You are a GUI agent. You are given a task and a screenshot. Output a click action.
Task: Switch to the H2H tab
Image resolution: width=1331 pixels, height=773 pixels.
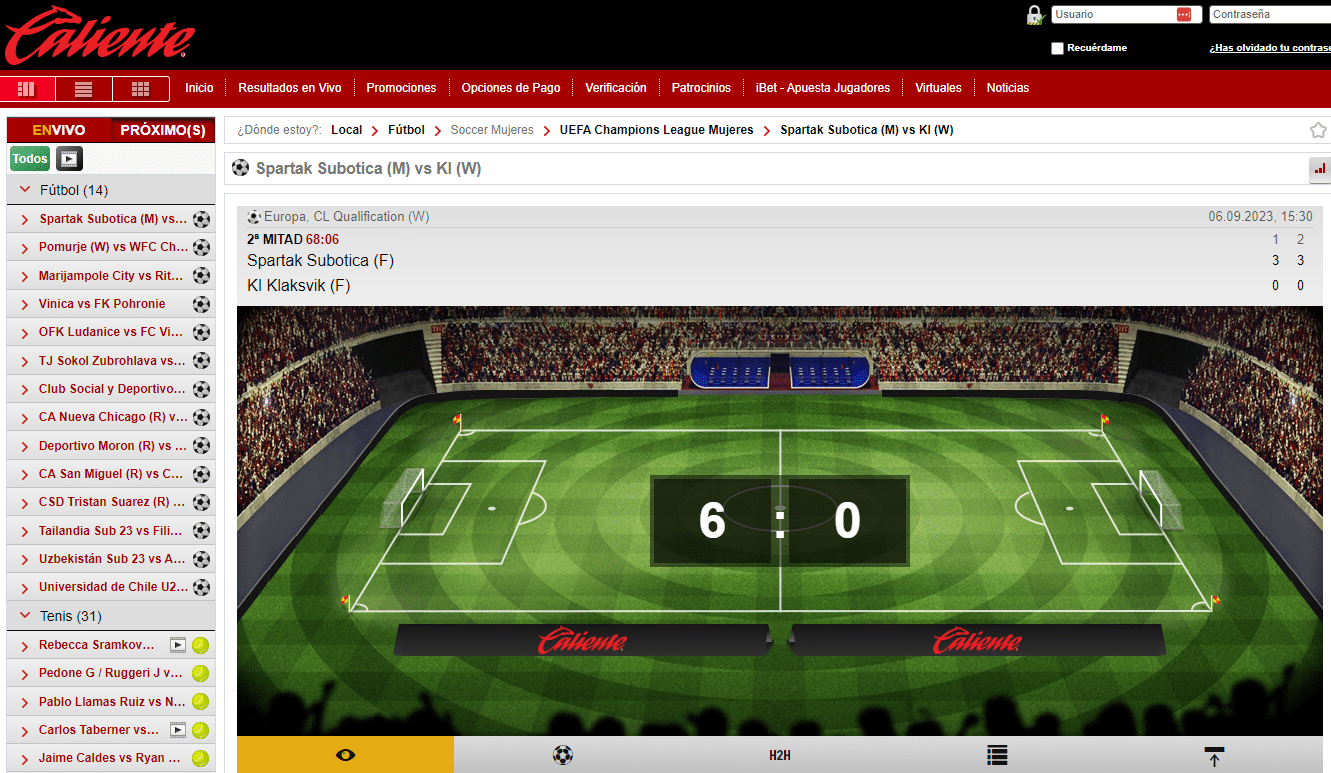click(x=780, y=755)
